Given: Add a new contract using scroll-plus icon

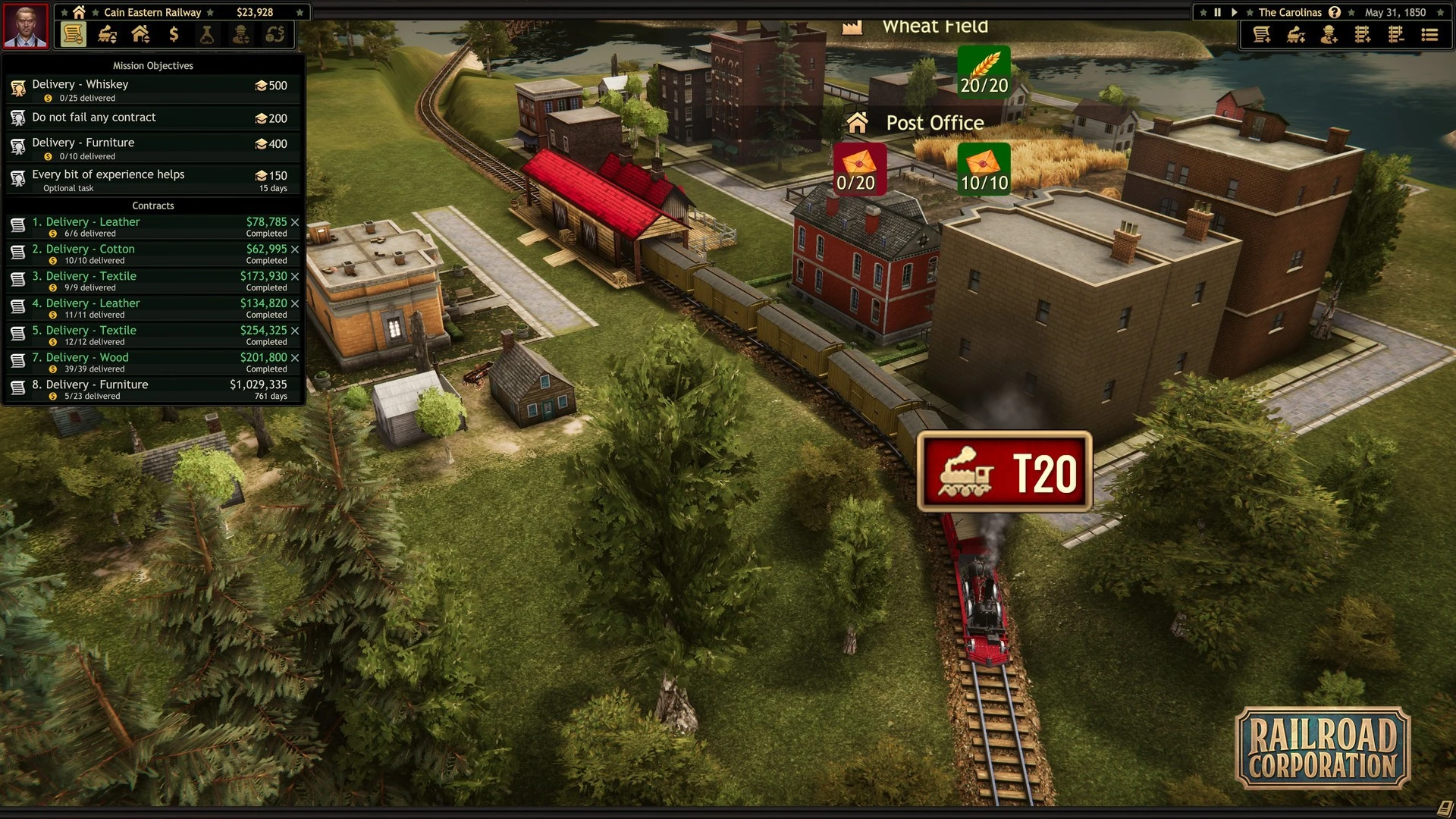Looking at the screenshot, I should pyautogui.click(x=1262, y=35).
